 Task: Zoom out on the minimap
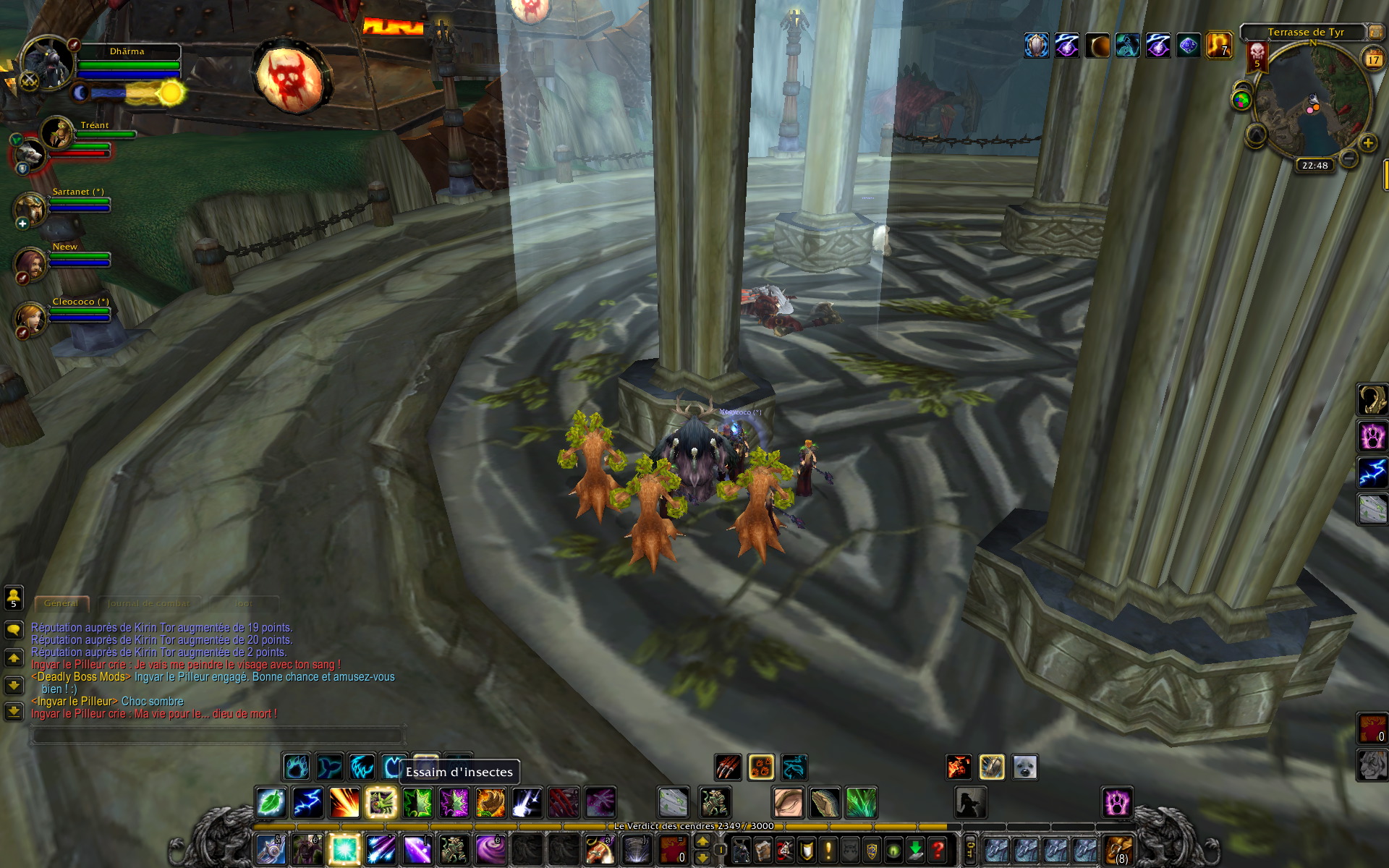[x=1348, y=158]
